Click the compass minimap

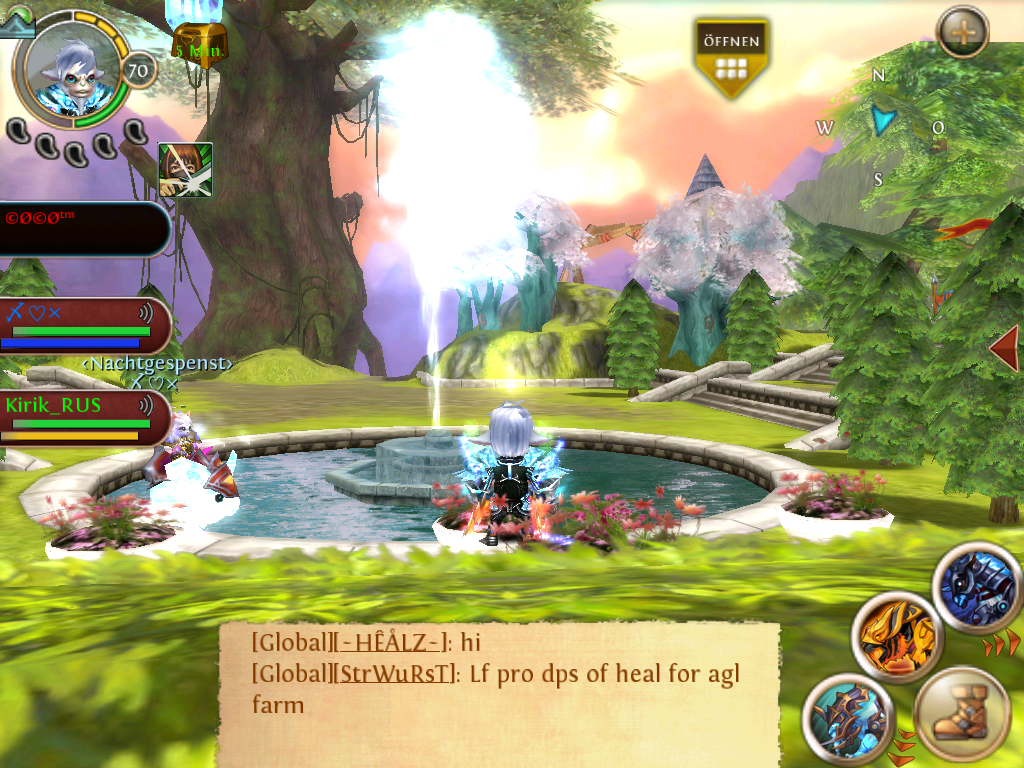pyautogui.click(x=880, y=125)
